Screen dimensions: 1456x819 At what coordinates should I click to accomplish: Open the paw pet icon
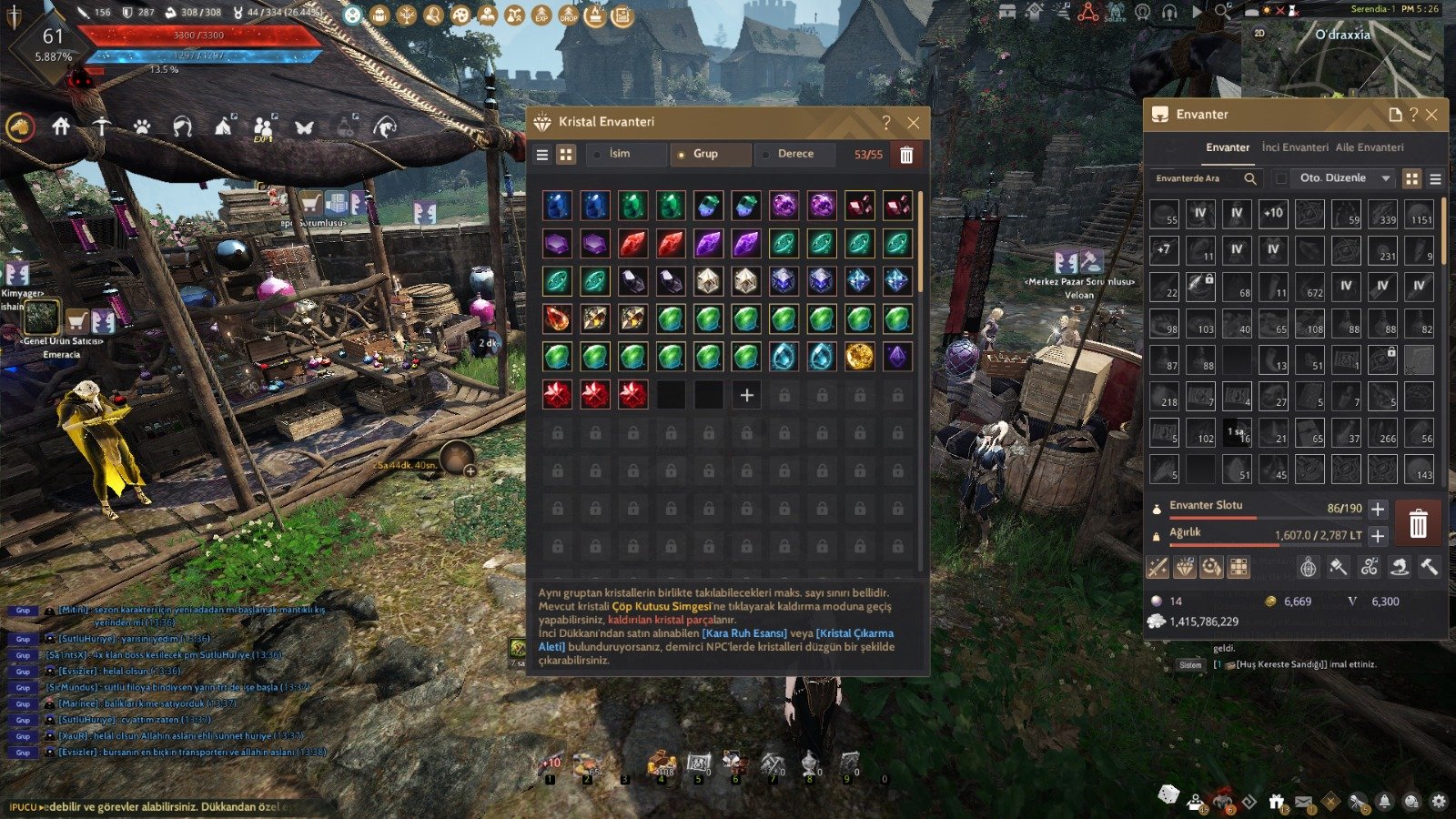[142, 127]
